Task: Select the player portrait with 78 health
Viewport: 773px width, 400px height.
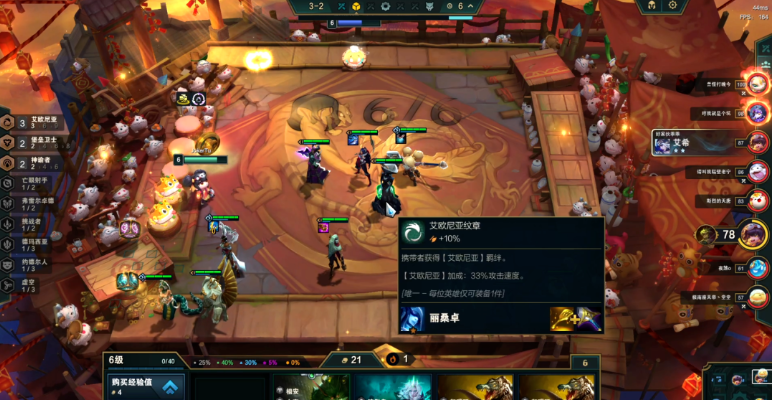Action: pos(757,235)
